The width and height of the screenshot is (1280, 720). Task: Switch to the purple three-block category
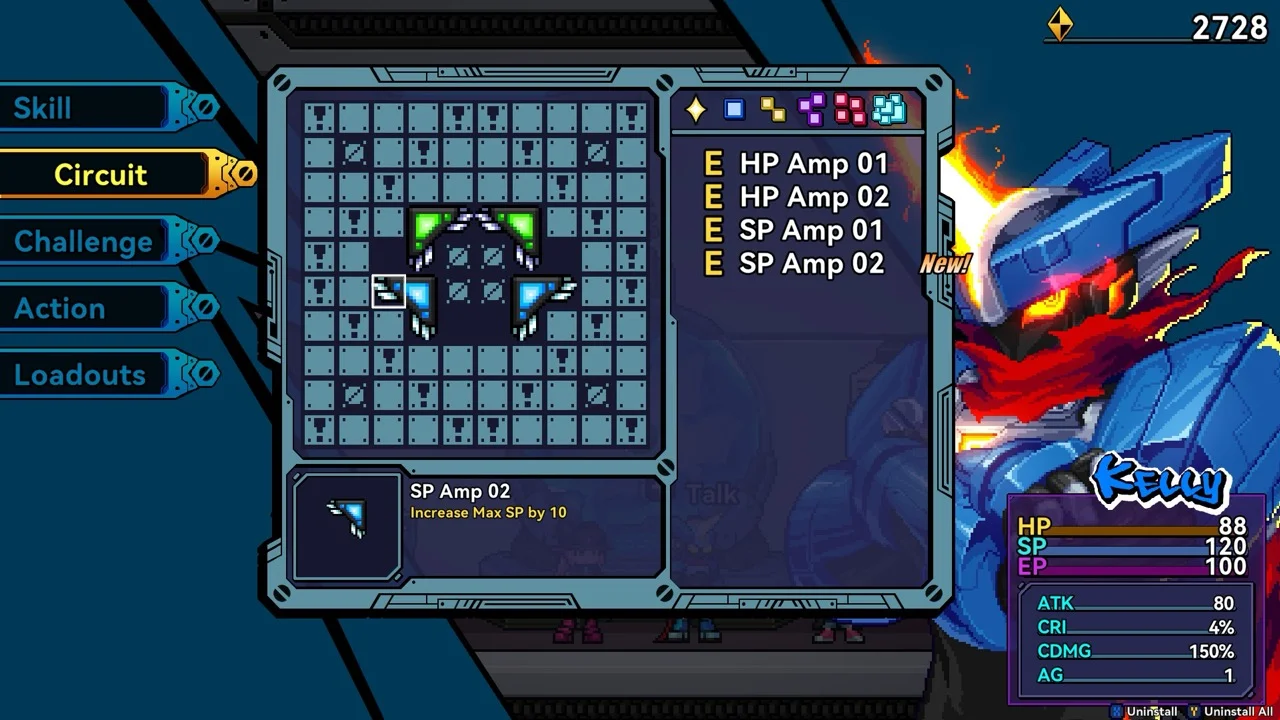tap(811, 110)
